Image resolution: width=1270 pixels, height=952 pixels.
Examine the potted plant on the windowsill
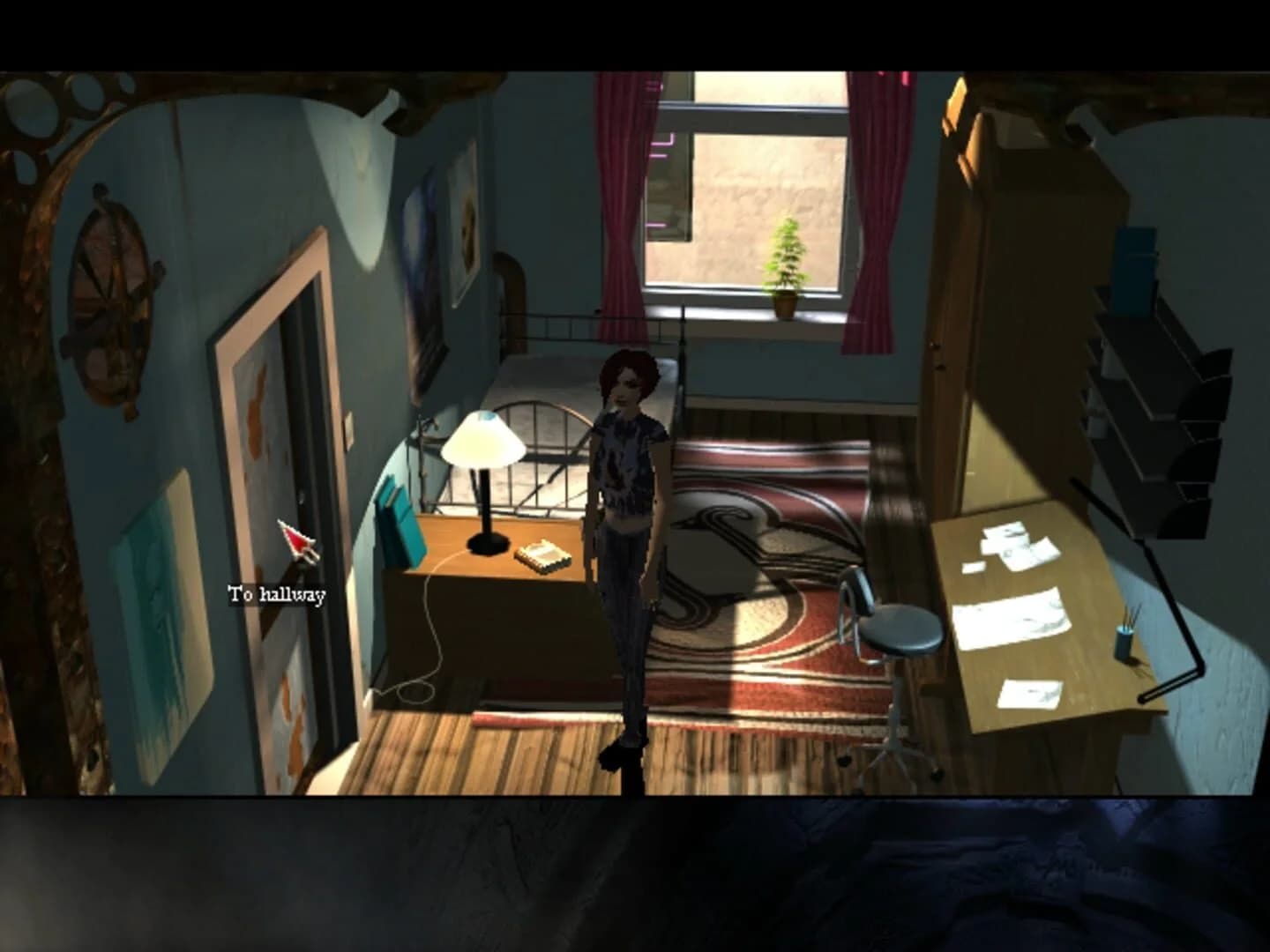[786, 264]
